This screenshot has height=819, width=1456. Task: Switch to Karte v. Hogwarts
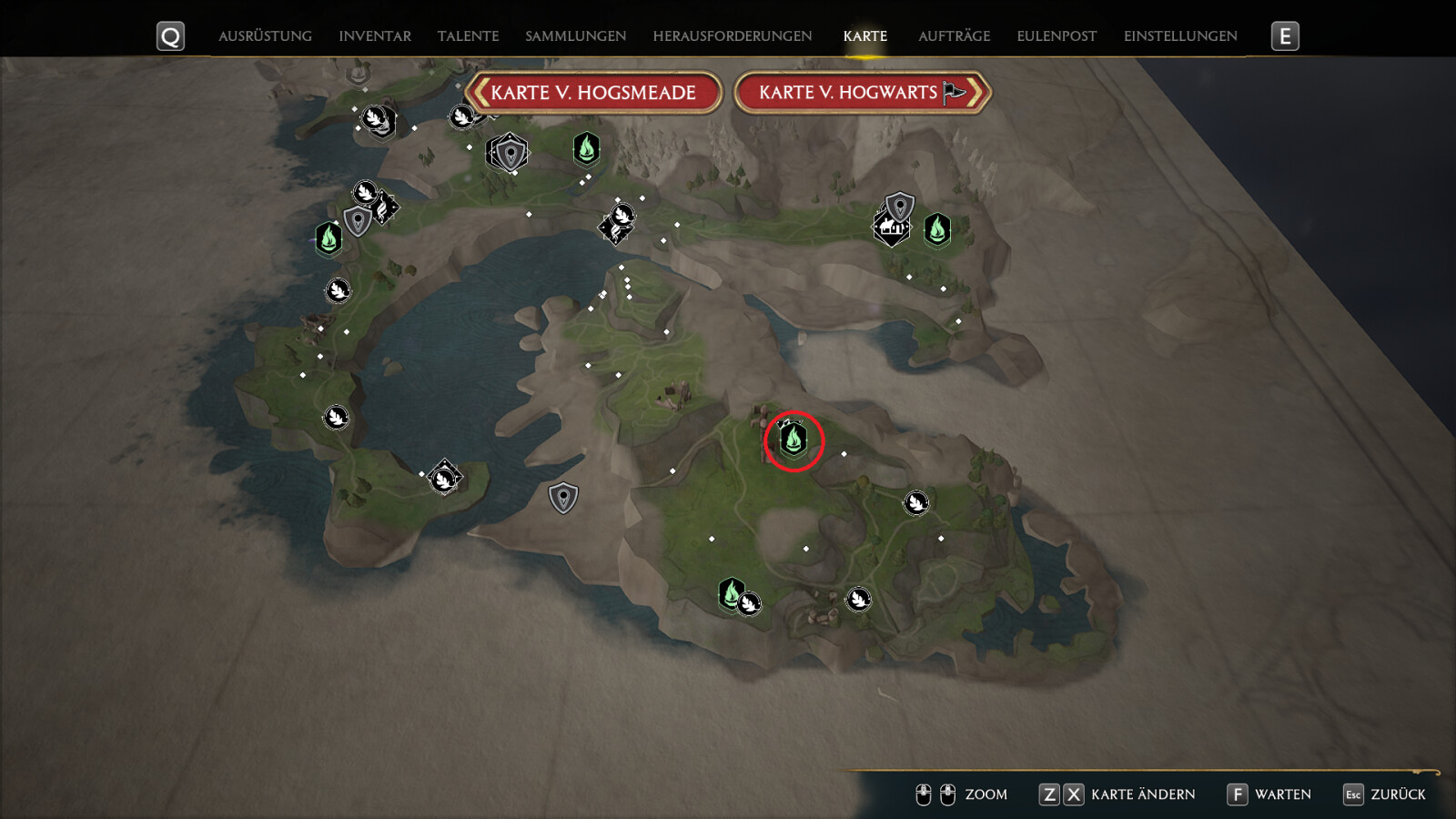(861, 93)
